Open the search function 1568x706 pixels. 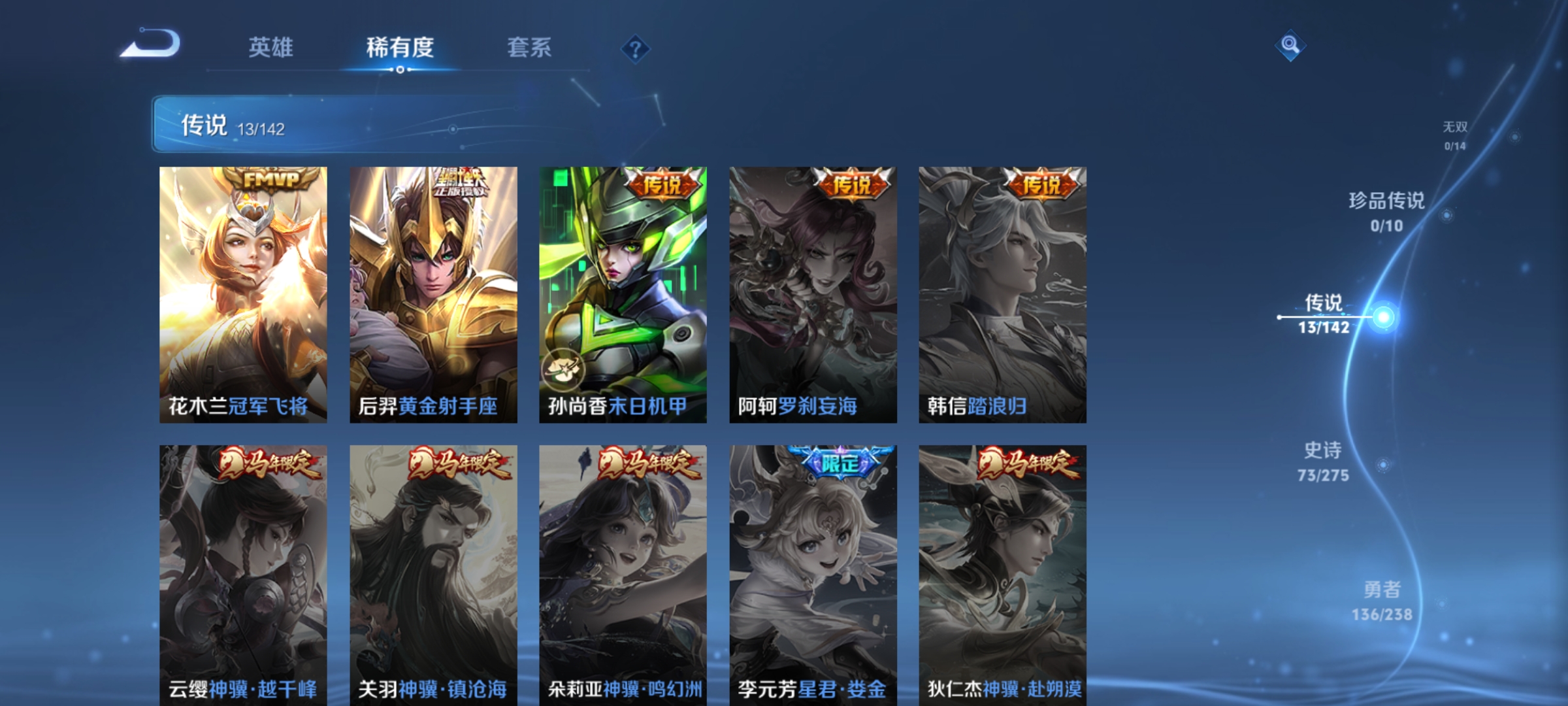pos(1290,44)
